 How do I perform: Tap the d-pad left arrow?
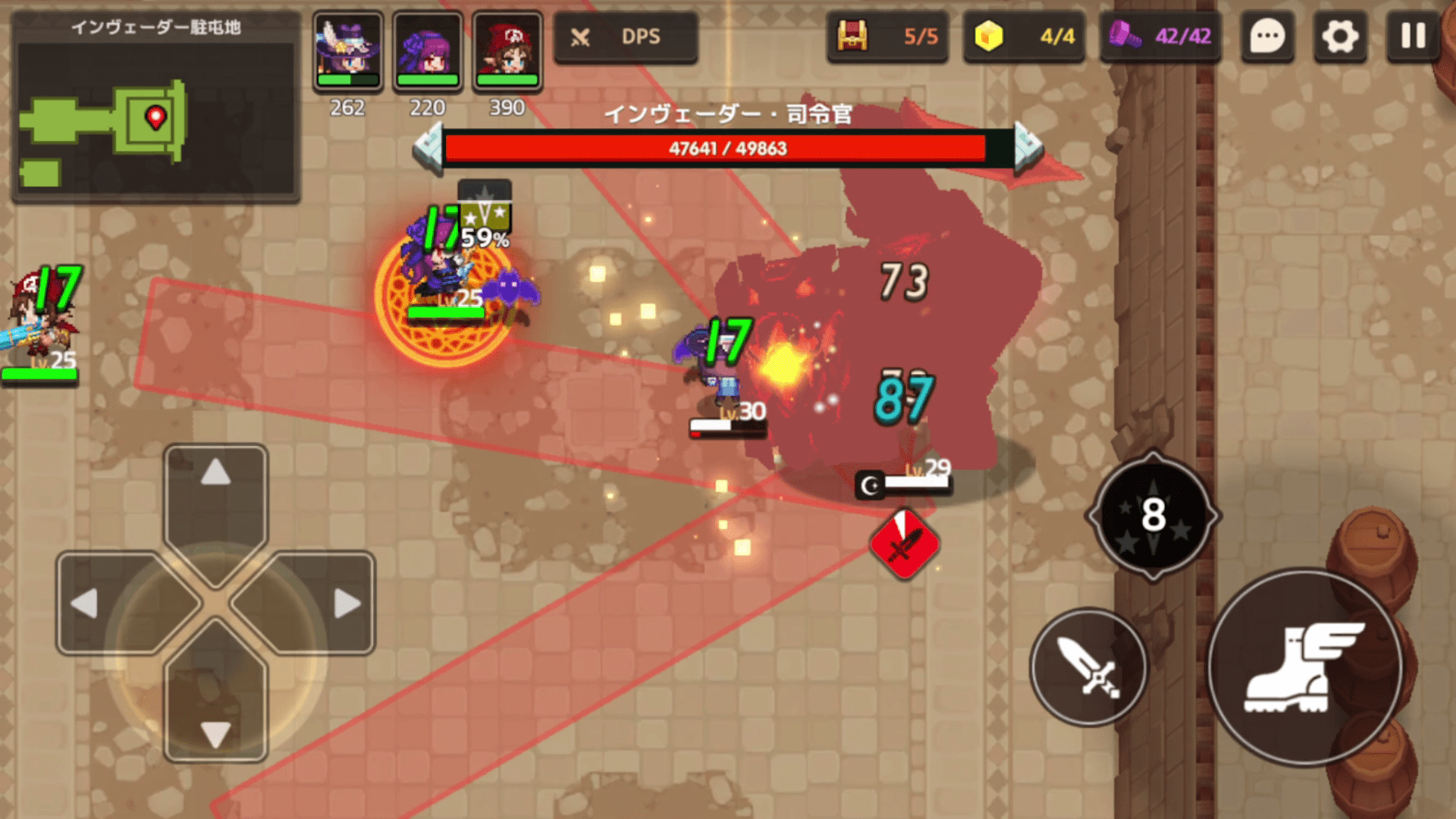click(85, 604)
